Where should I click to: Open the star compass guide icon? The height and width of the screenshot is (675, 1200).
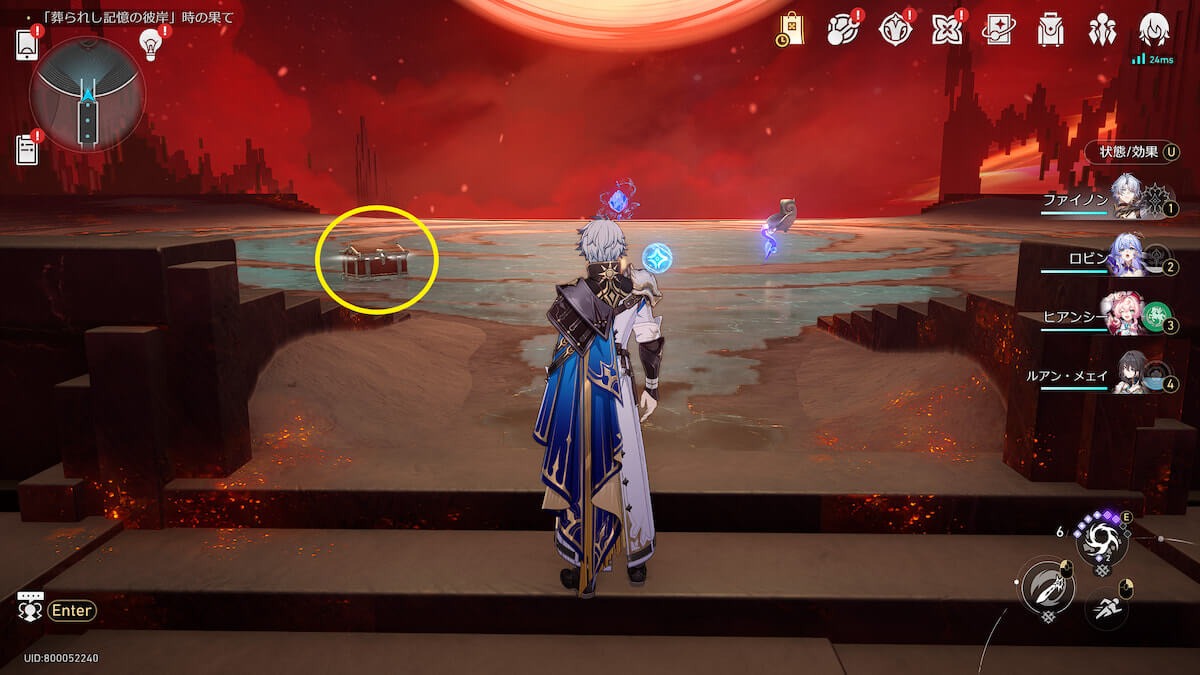(894, 30)
